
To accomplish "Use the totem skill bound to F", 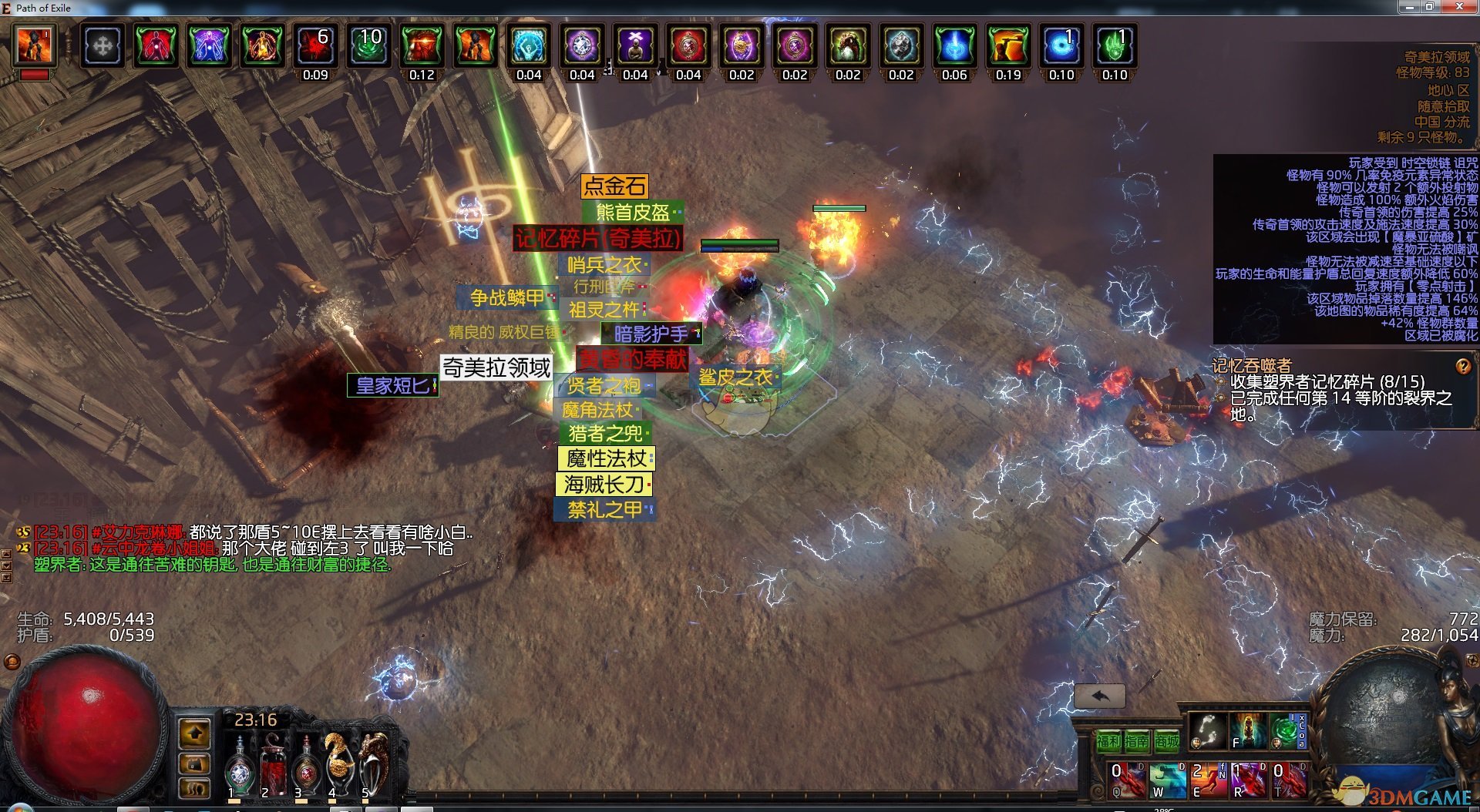I will point(1247,730).
